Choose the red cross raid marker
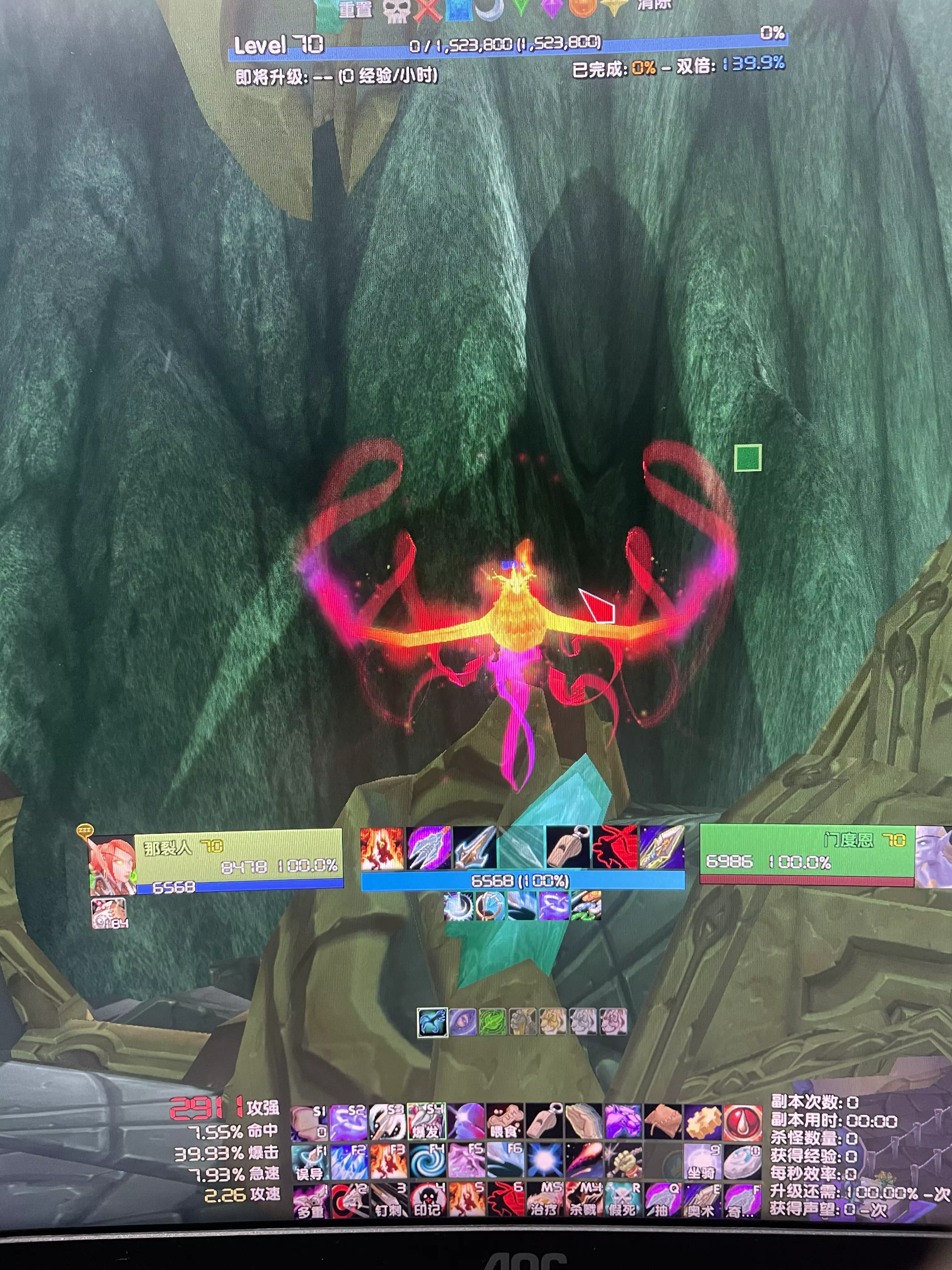952x1270 pixels. click(x=426, y=10)
